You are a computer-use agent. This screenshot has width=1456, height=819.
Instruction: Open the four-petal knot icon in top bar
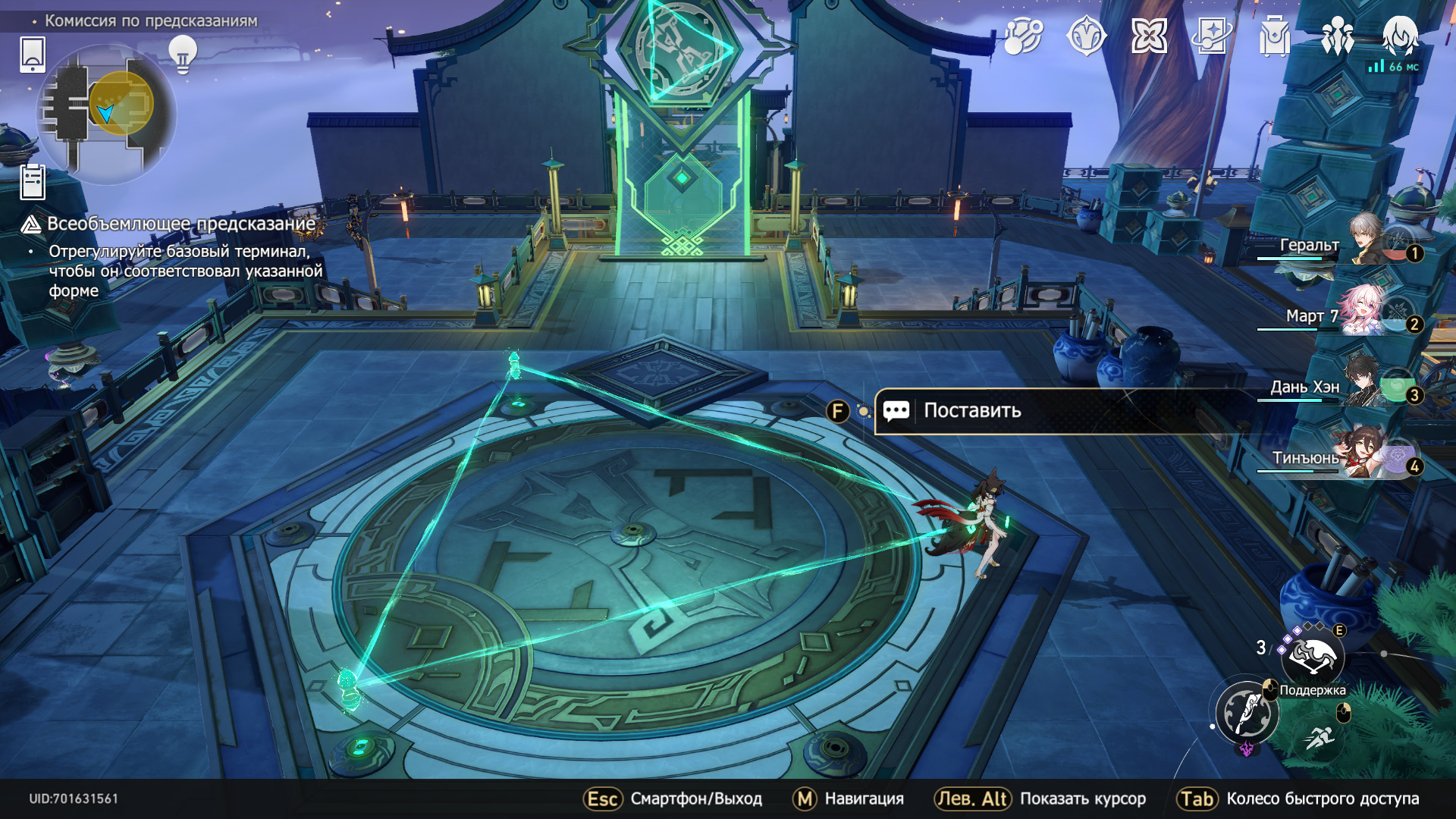[1149, 36]
